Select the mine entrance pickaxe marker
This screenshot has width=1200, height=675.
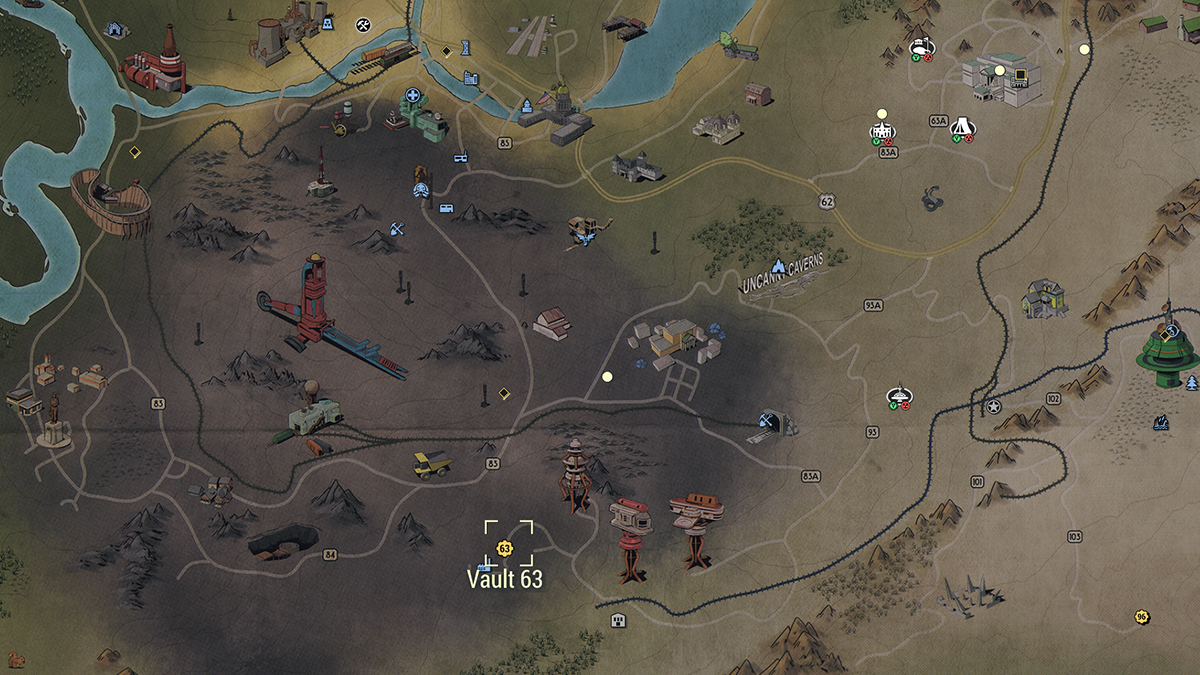pyautogui.click(x=769, y=420)
